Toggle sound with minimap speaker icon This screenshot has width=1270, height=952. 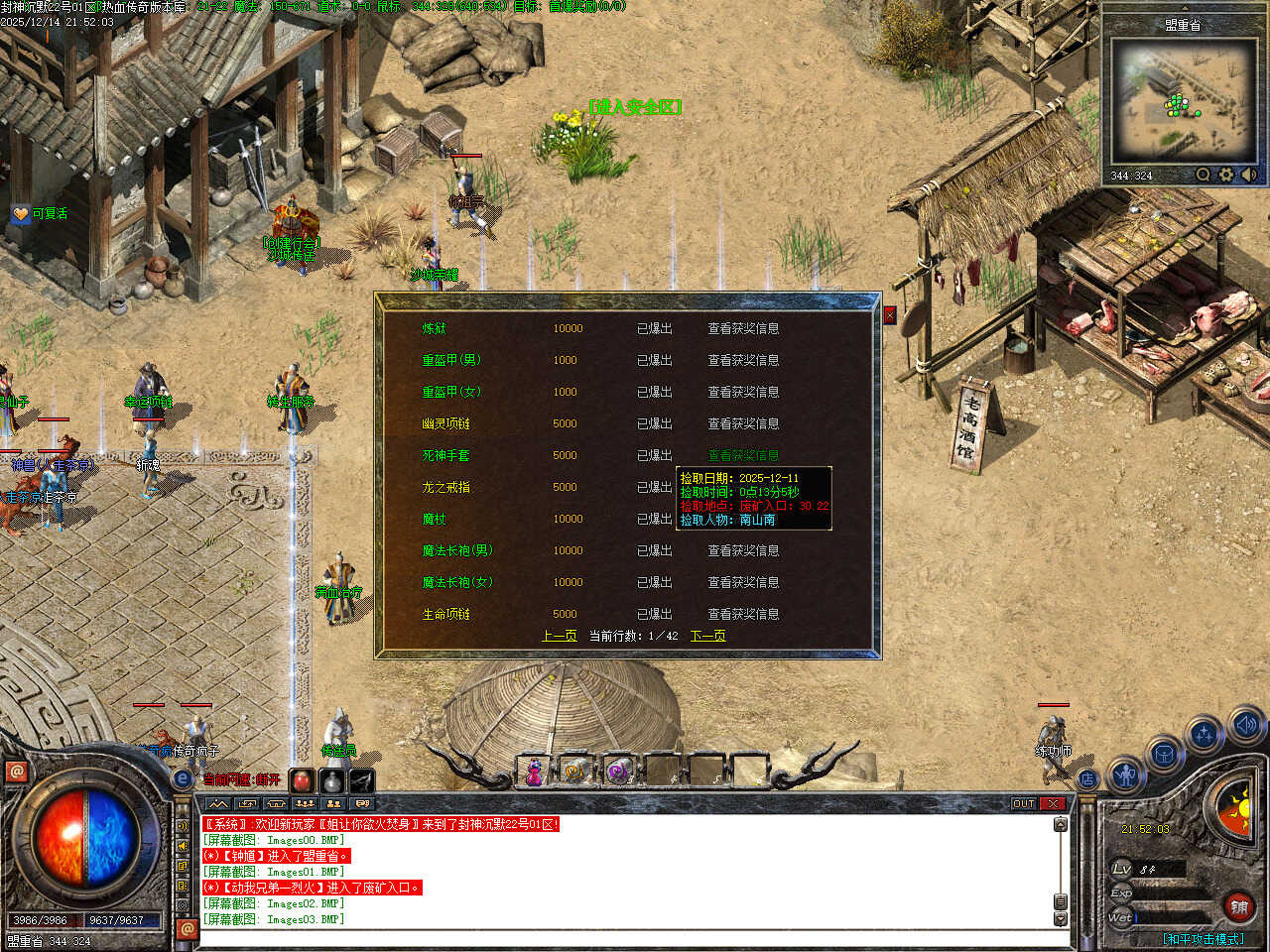coord(1248,175)
